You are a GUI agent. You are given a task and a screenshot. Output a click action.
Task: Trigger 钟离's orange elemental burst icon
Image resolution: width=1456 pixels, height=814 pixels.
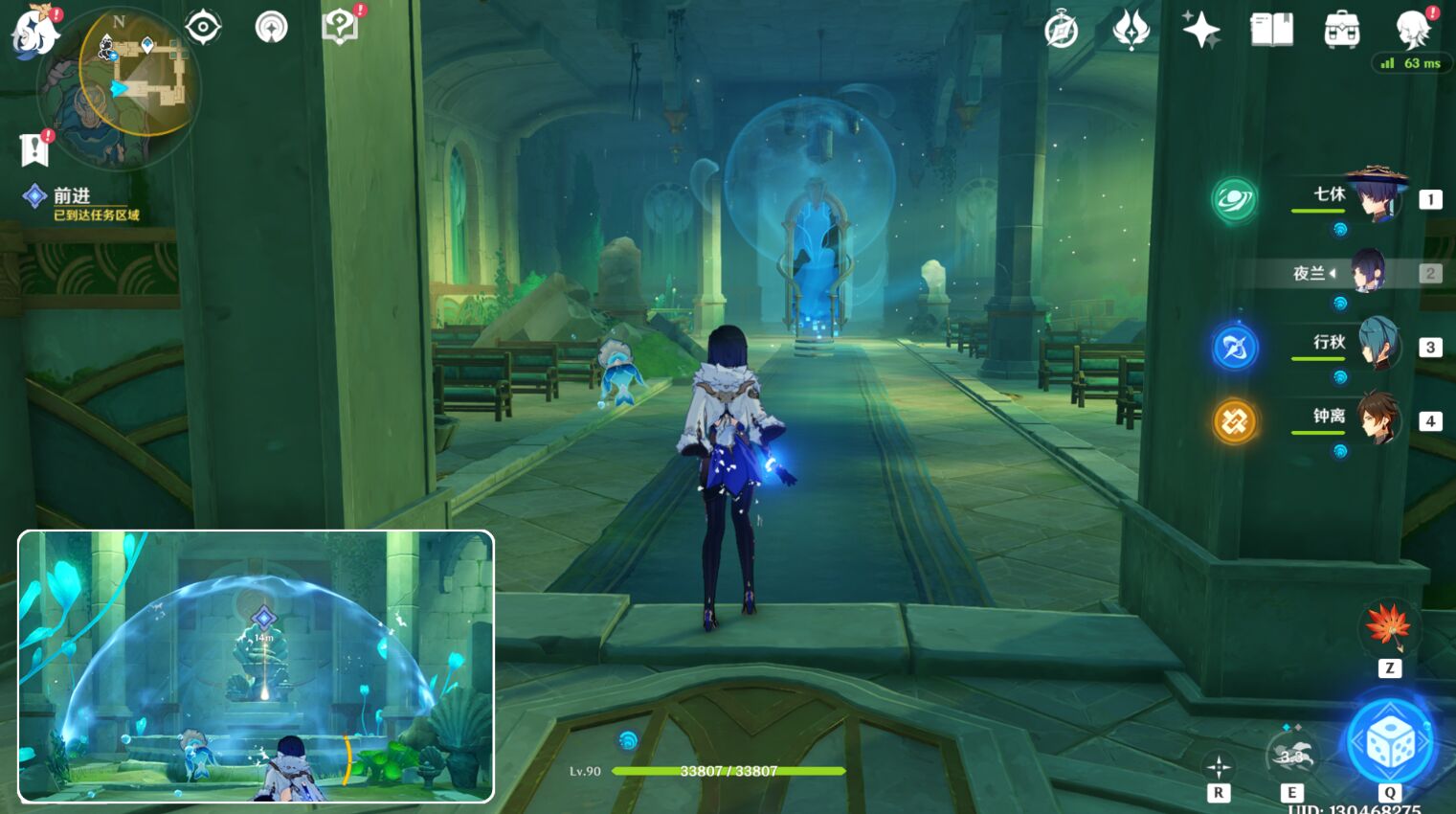[1234, 421]
